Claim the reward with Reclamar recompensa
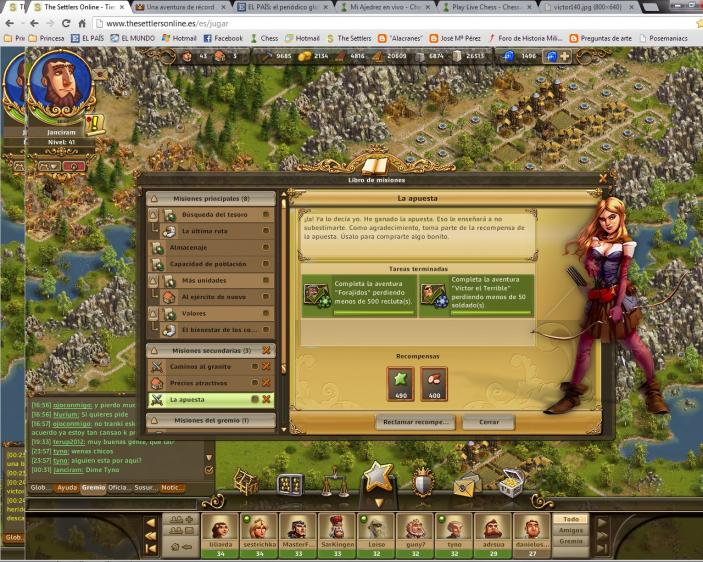Screen dimensions: 703x562 tap(416, 422)
